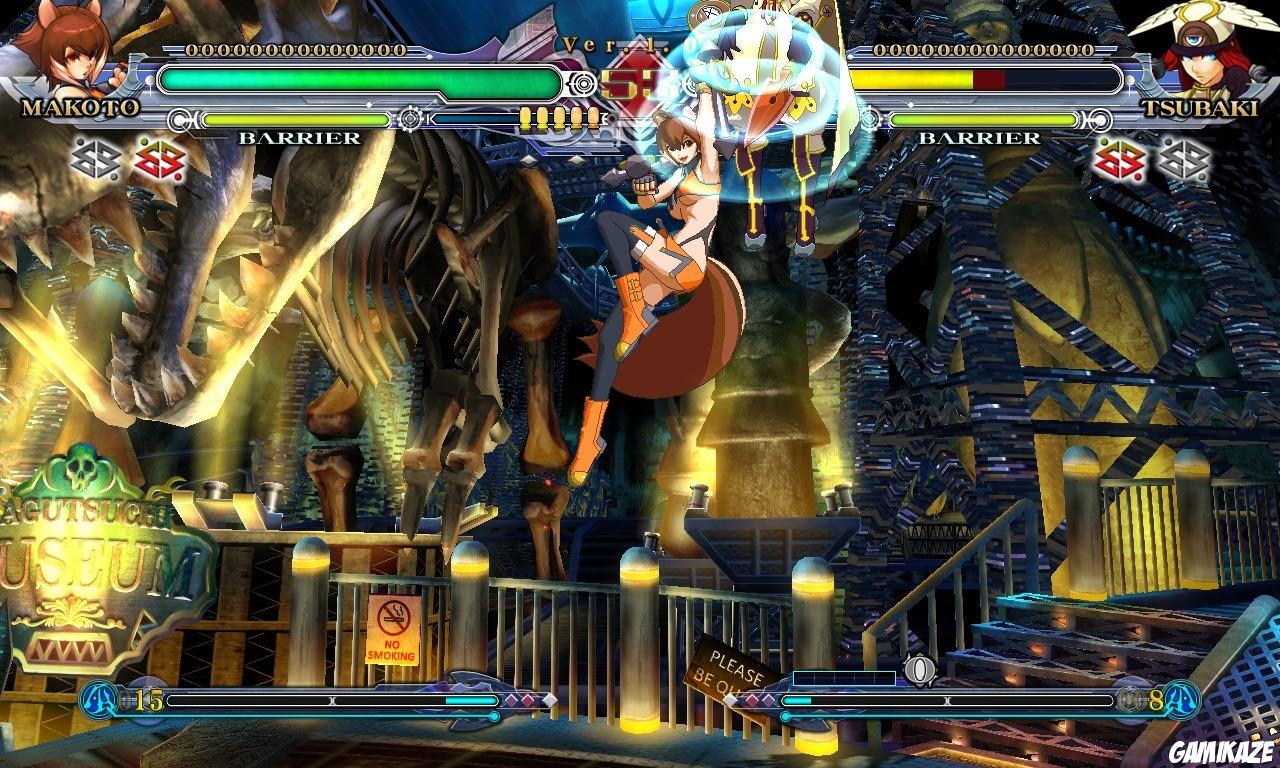Click Tsubaki's gray Burst icon
This screenshot has width=1280, height=768.
(1185, 160)
